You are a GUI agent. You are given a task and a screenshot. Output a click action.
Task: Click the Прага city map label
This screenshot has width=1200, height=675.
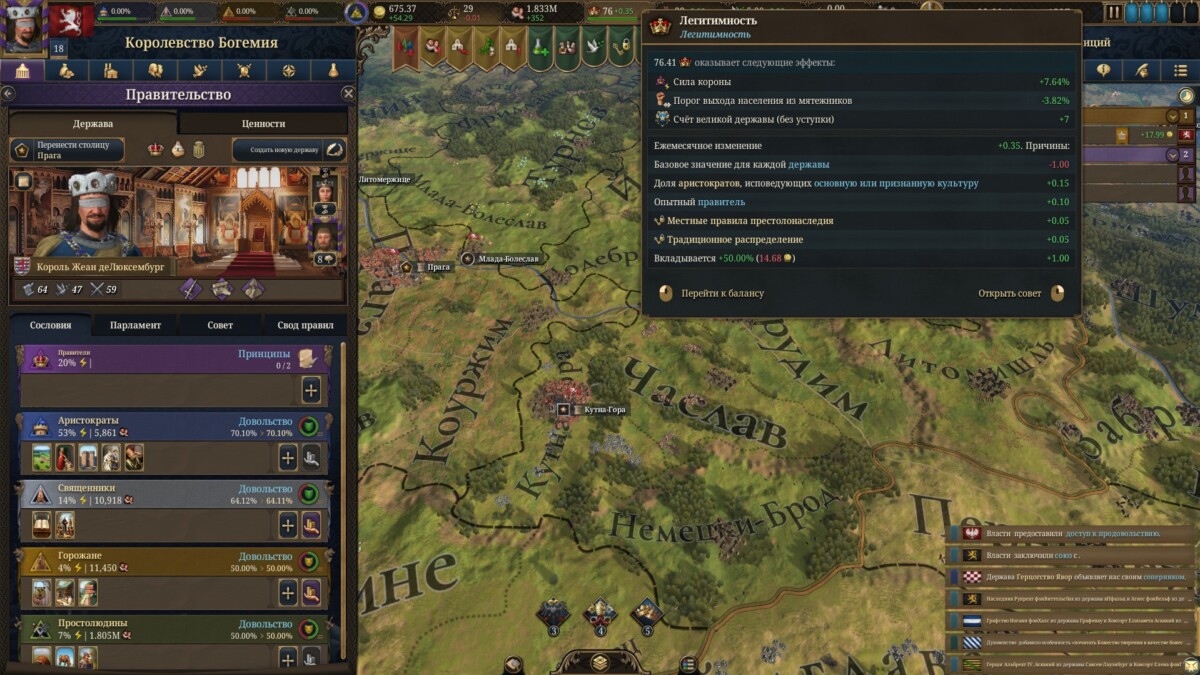point(439,267)
